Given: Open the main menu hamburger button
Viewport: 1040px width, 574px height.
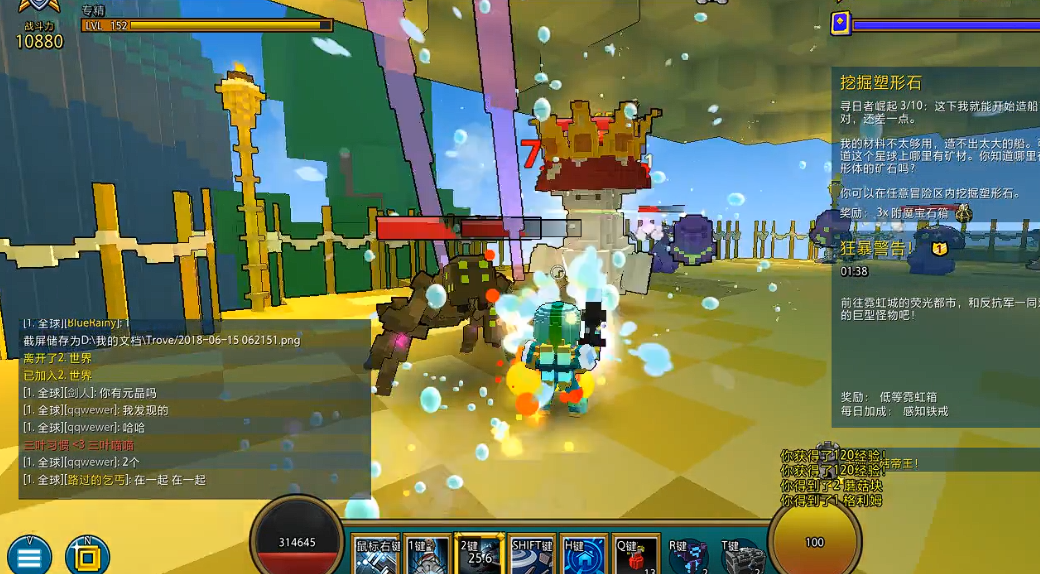Looking at the screenshot, I should click(28, 555).
